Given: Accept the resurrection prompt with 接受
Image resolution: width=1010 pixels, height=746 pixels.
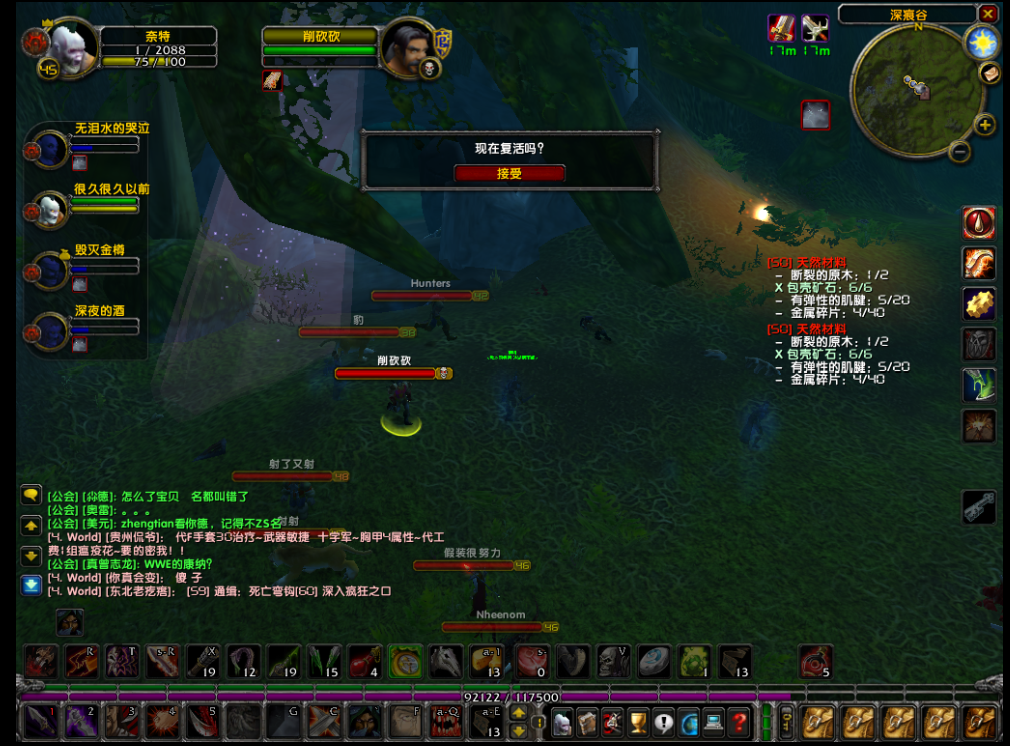Looking at the screenshot, I should coord(509,173).
